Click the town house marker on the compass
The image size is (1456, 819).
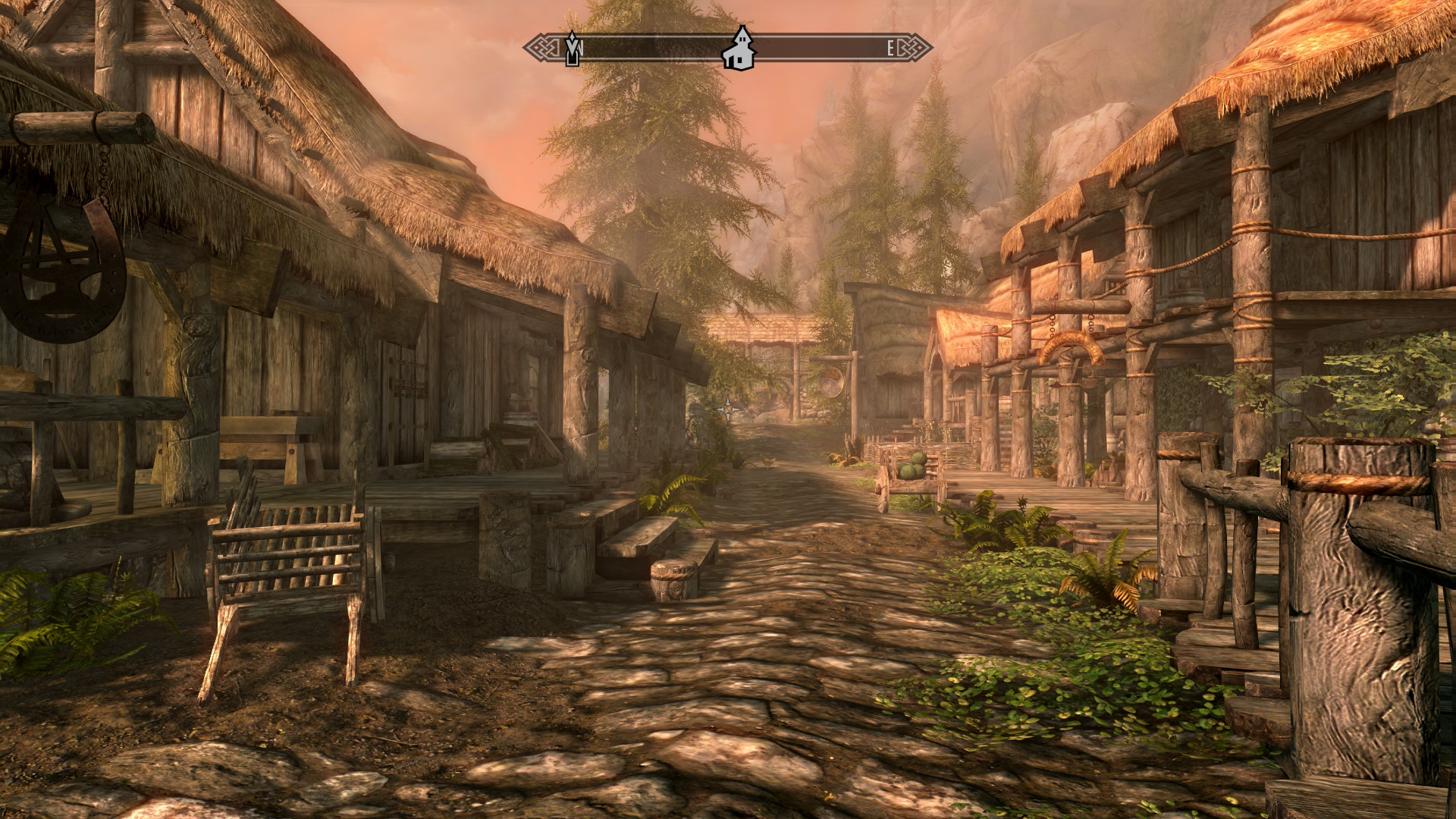click(739, 49)
